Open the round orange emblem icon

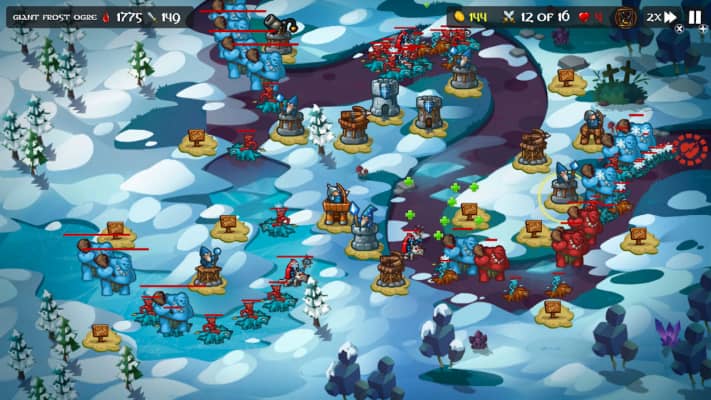(x=625, y=17)
